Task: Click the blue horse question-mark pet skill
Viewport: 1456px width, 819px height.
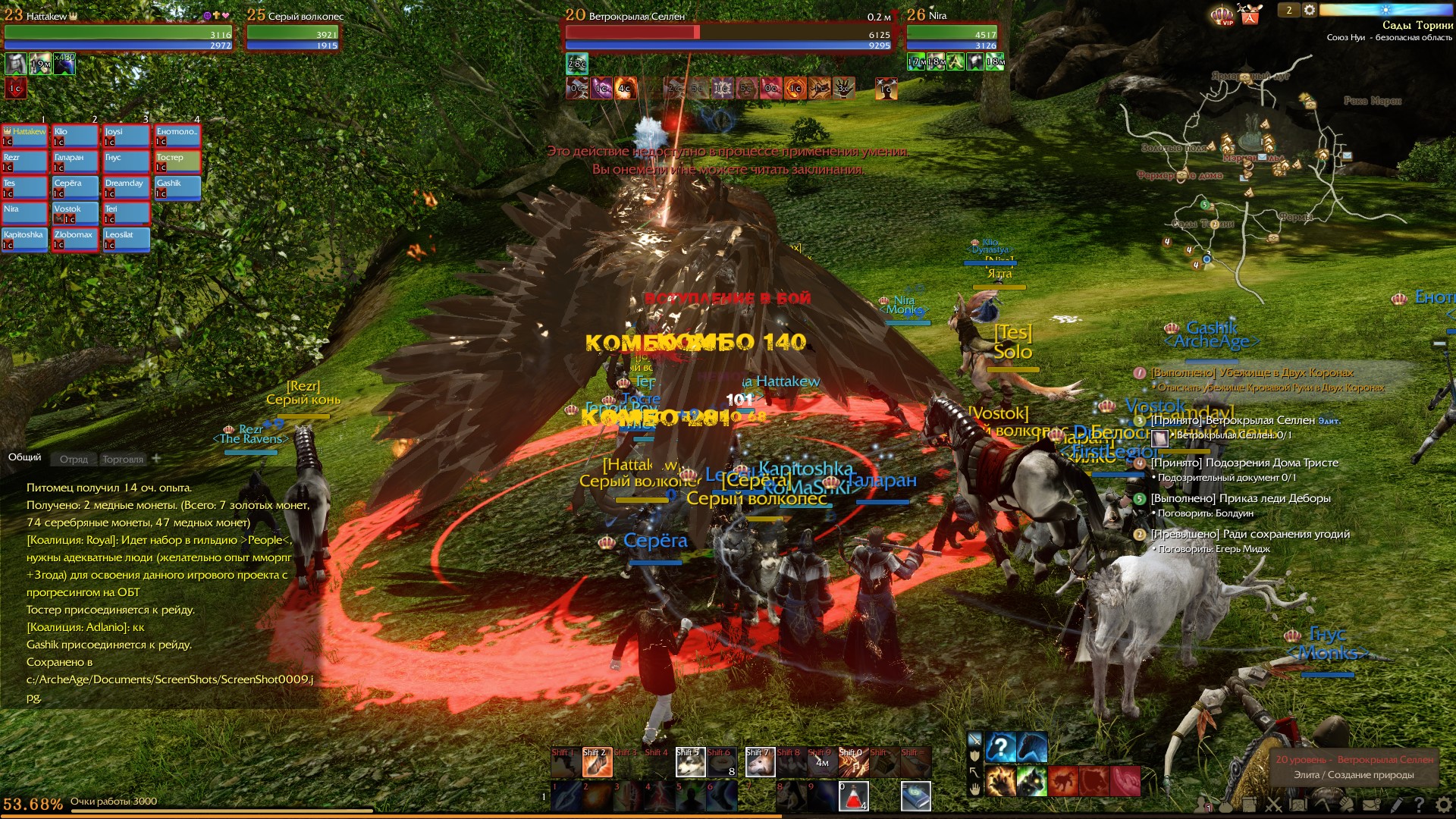Action: click(1001, 748)
